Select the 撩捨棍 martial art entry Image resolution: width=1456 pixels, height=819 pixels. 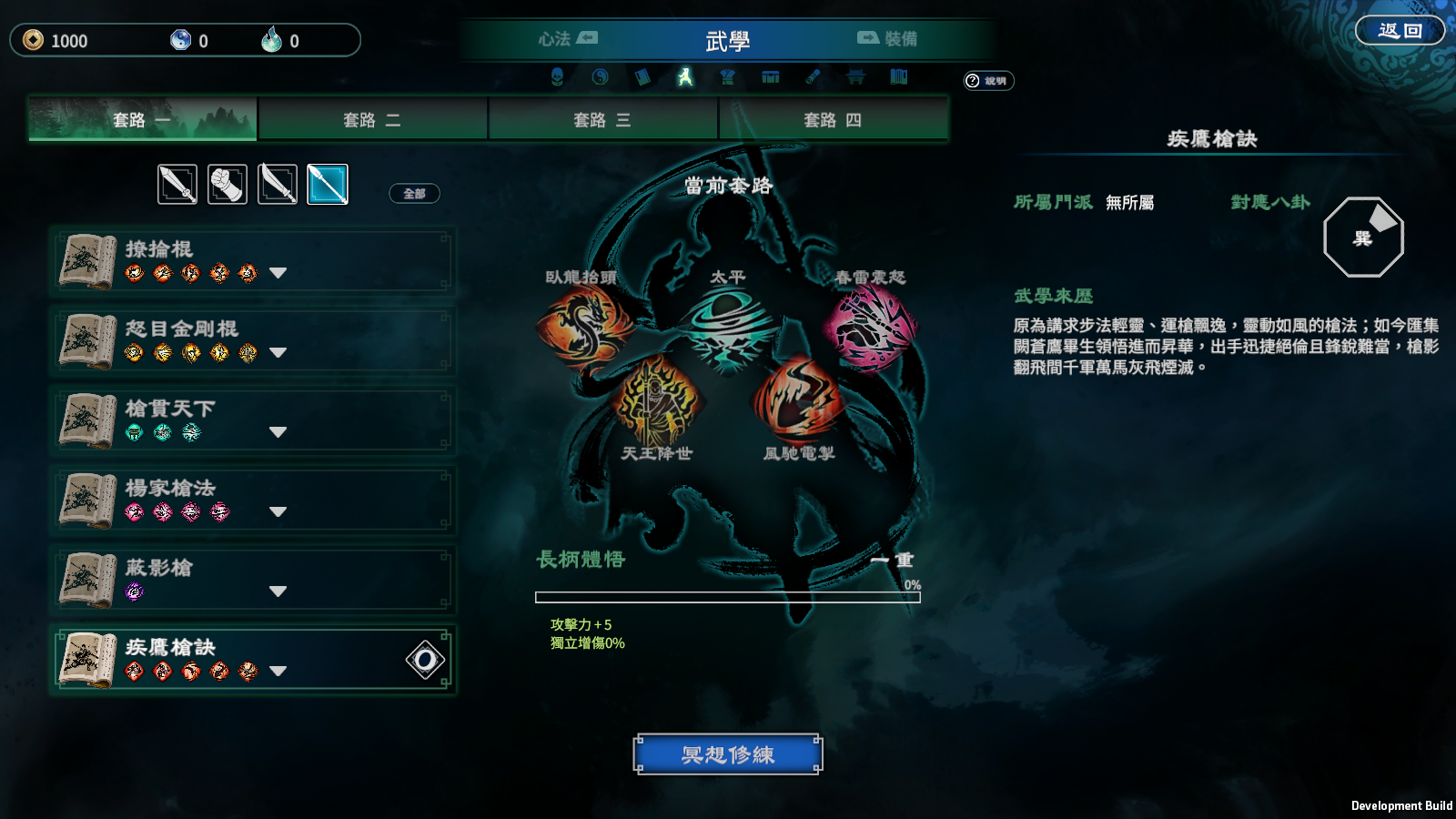click(x=251, y=261)
